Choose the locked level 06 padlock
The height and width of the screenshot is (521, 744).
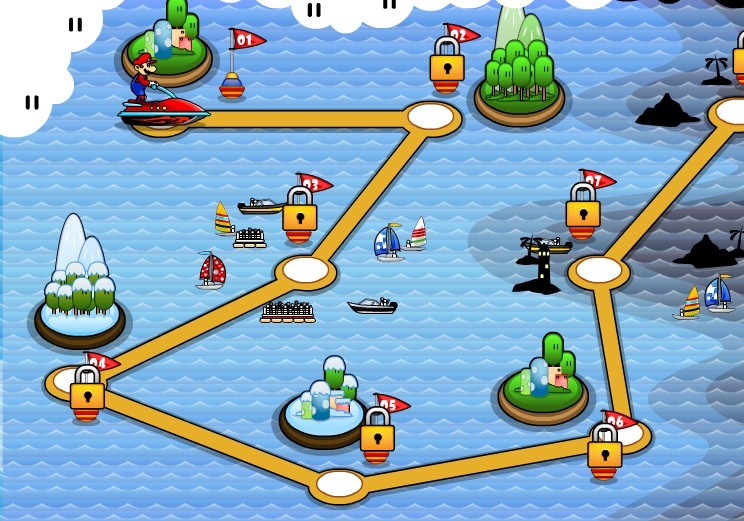click(605, 452)
